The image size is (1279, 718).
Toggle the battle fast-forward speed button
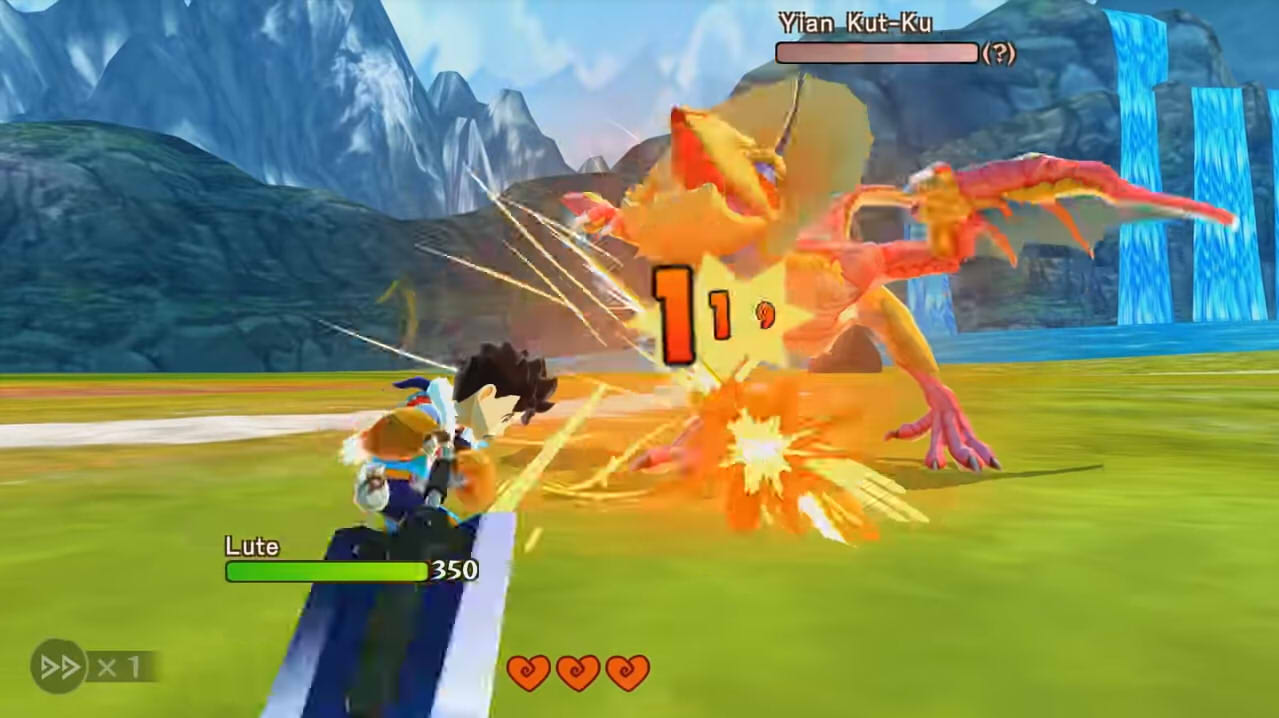coord(60,666)
